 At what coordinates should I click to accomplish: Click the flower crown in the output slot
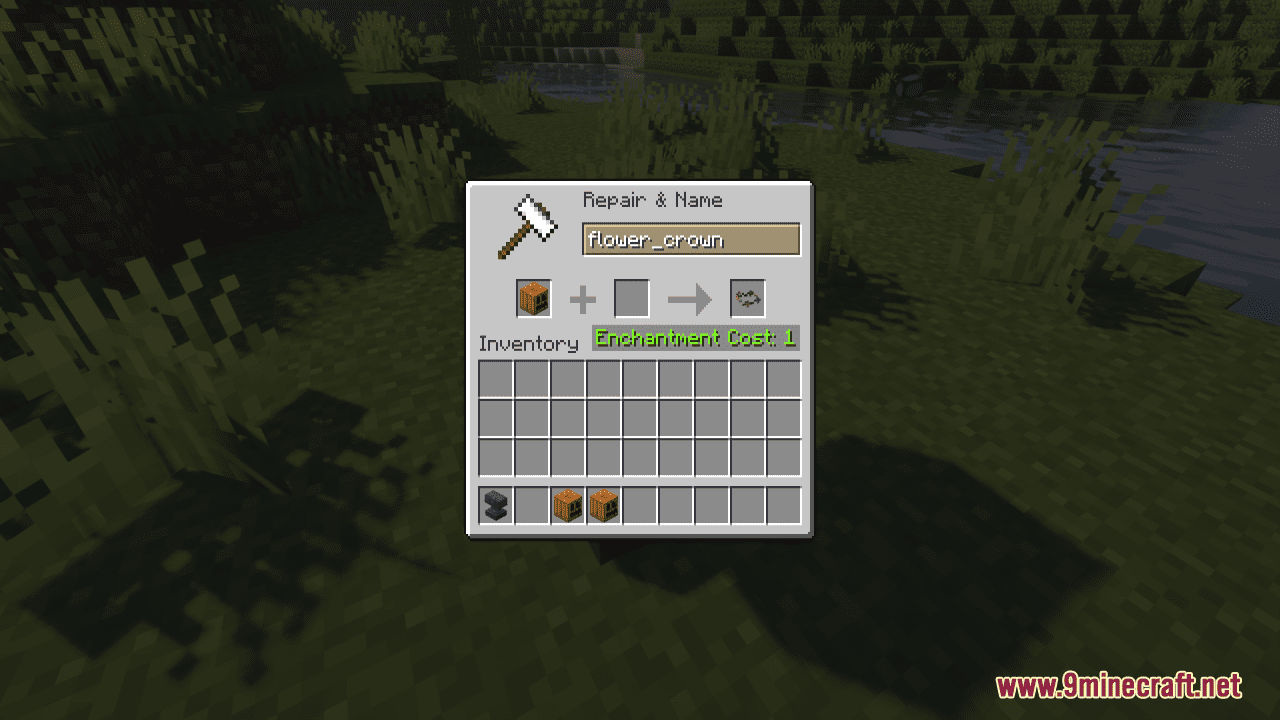pyautogui.click(x=747, y=298)
